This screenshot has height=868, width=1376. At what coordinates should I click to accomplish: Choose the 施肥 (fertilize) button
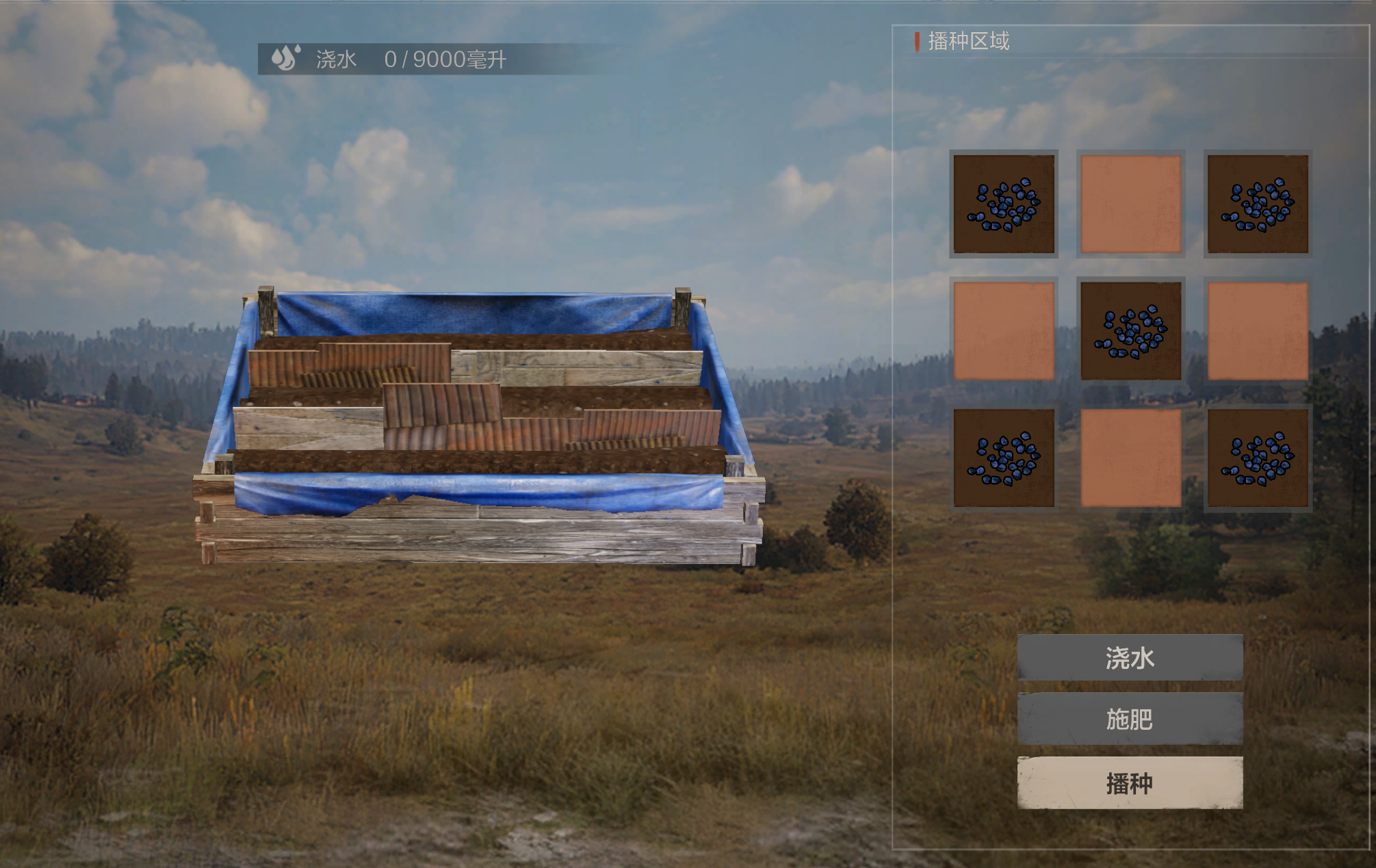(1130, 719)
